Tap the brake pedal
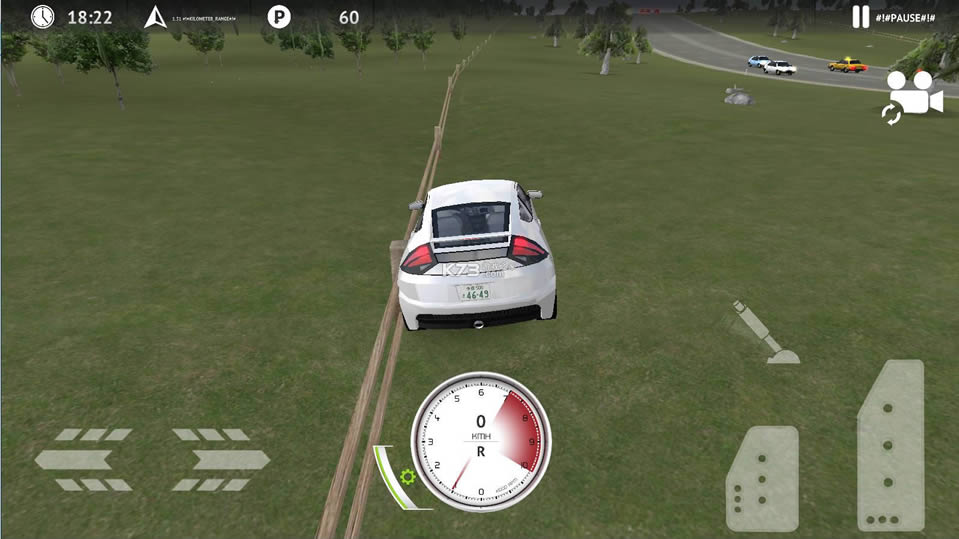 pos(762,478)
